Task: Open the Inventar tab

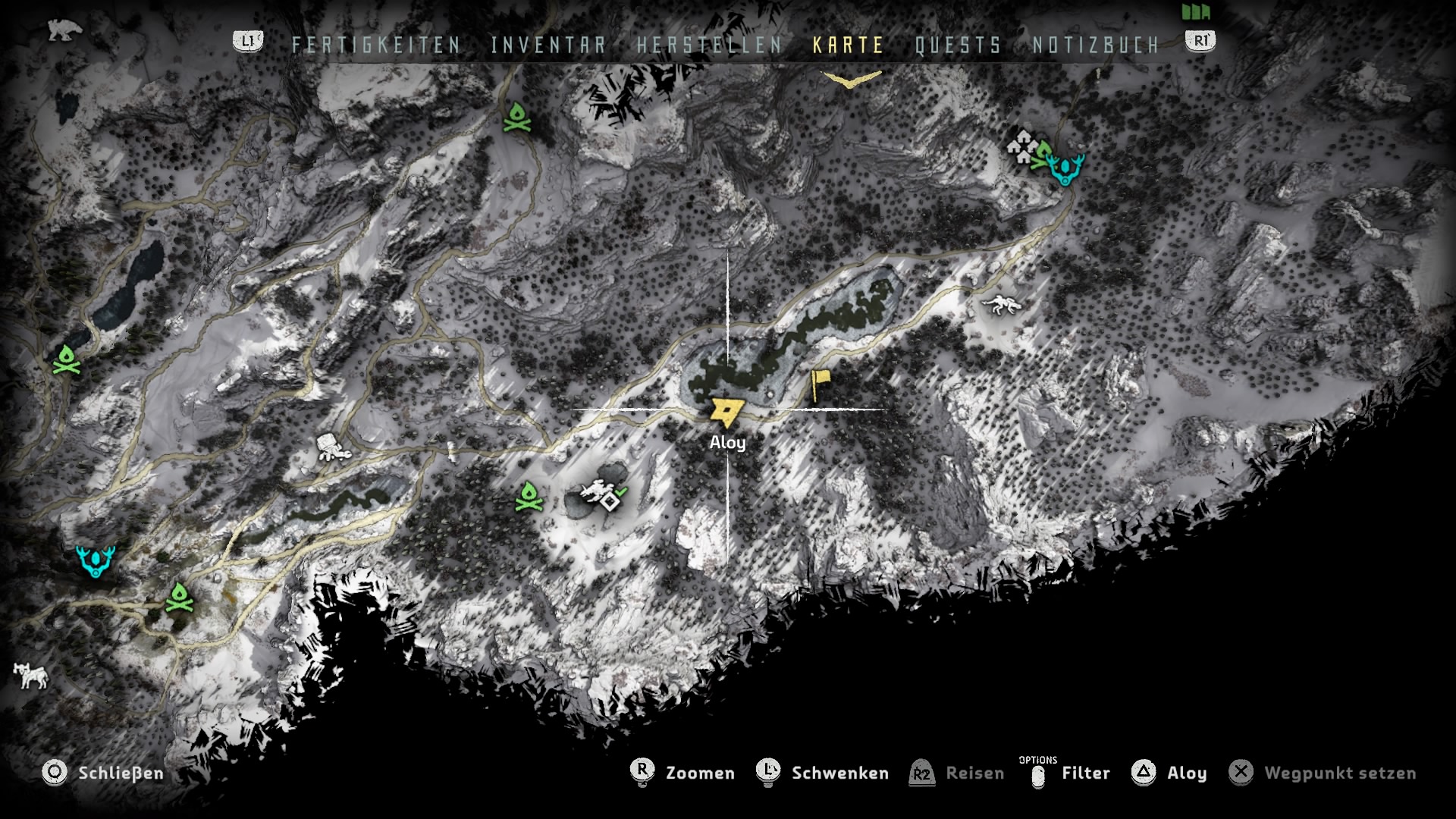Action: [x=548, y=45]
